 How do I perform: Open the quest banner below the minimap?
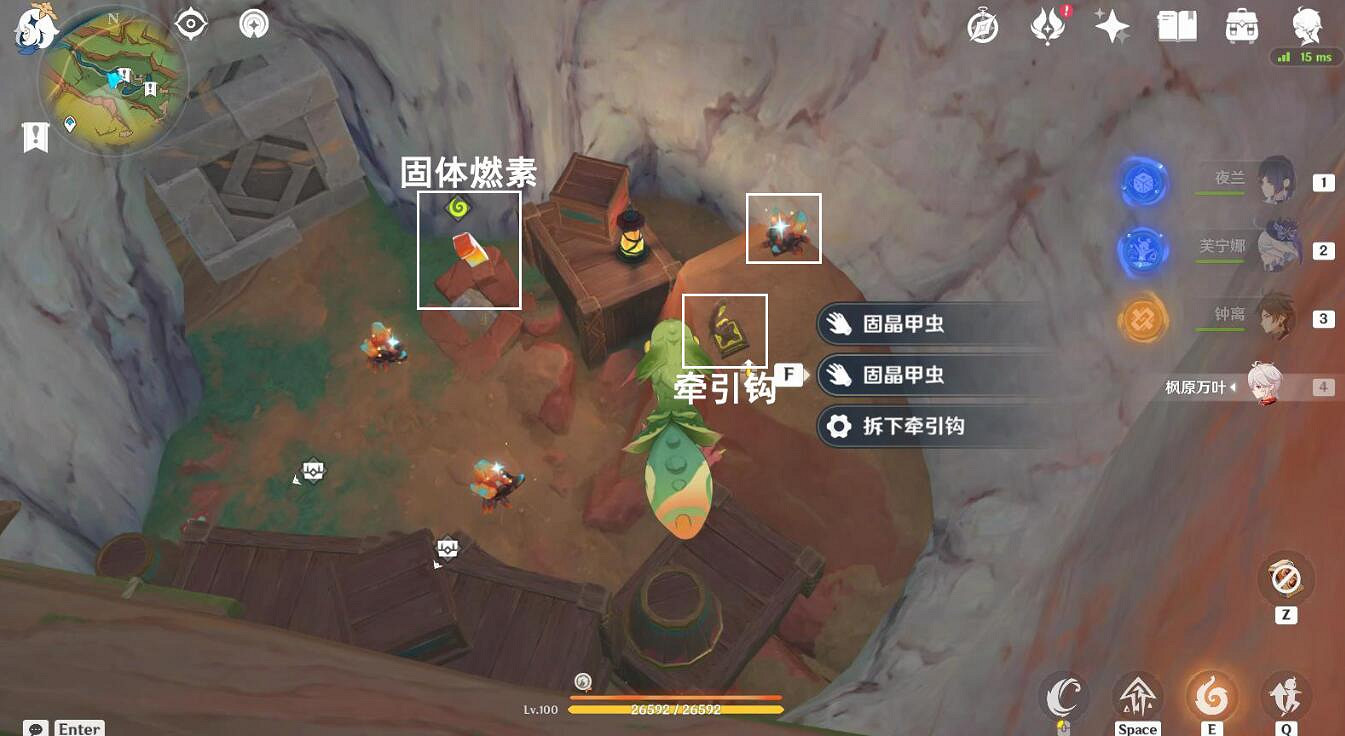(x=36, y=136)
